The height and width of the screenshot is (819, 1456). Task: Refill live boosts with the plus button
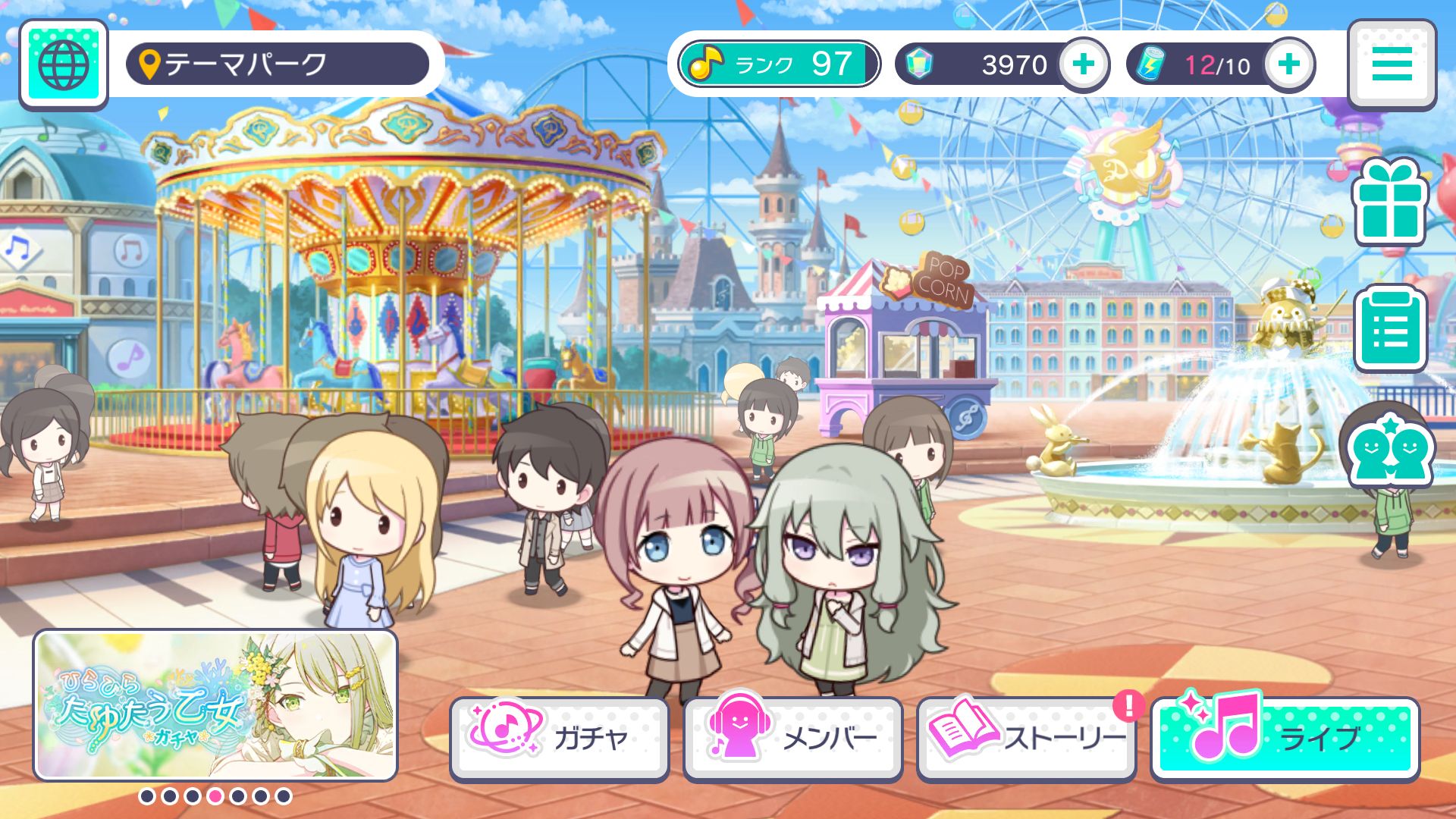point(1288,64)
